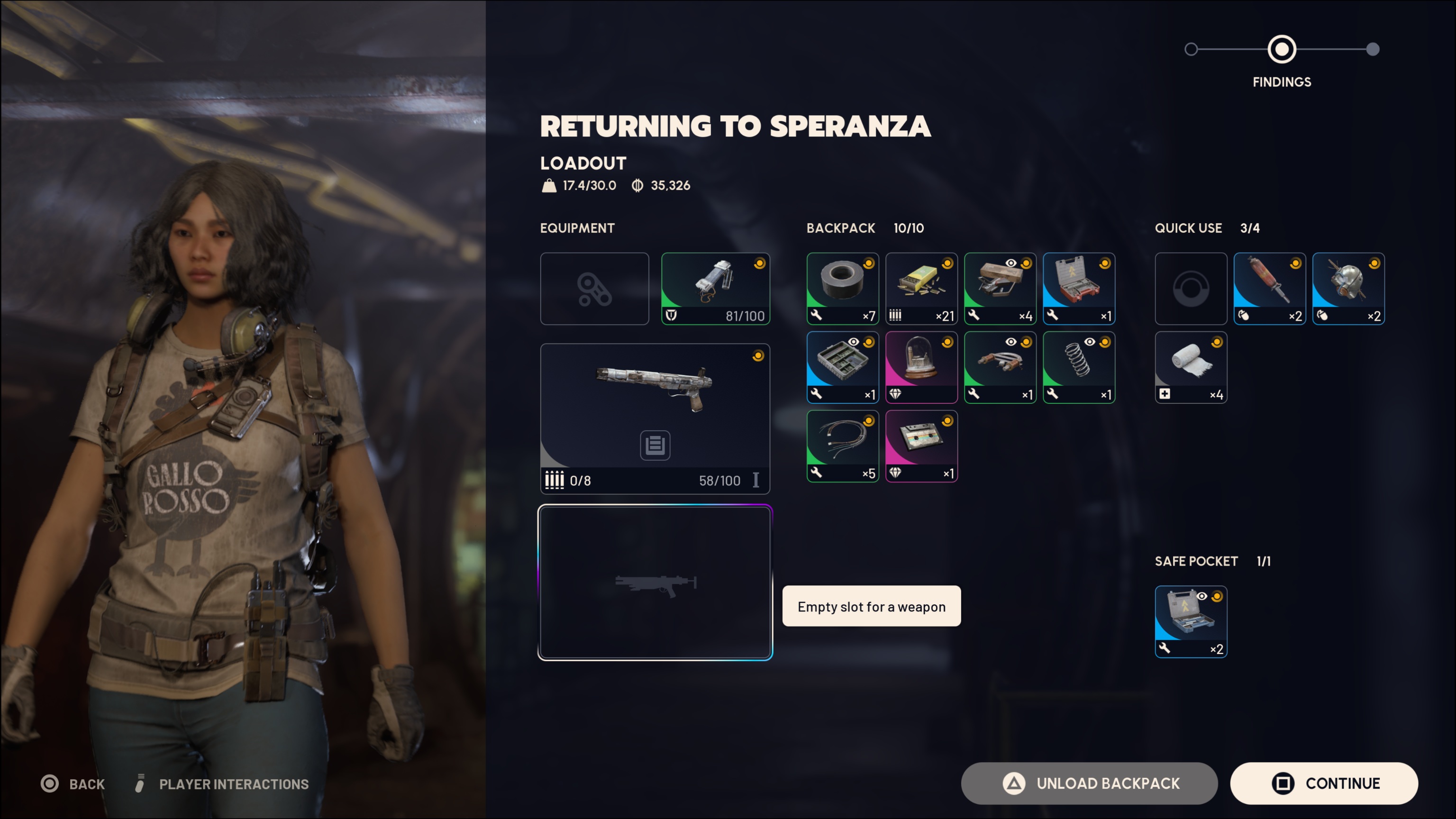Open Player Interactions
The image size is (1456, 819).
(x=223, y=784)
